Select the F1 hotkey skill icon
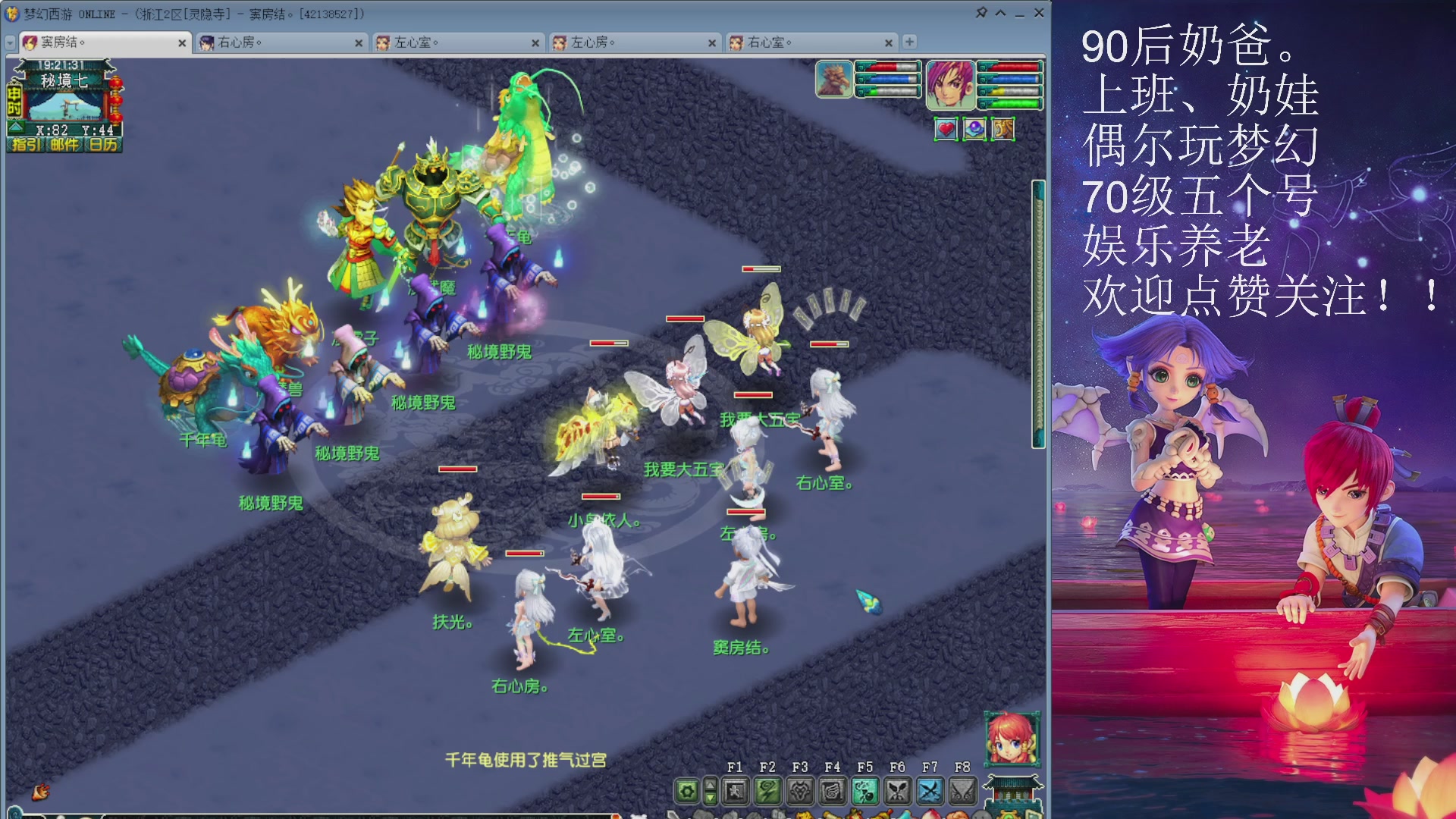Screen dimensions: 1456x819 click(734, 791)
